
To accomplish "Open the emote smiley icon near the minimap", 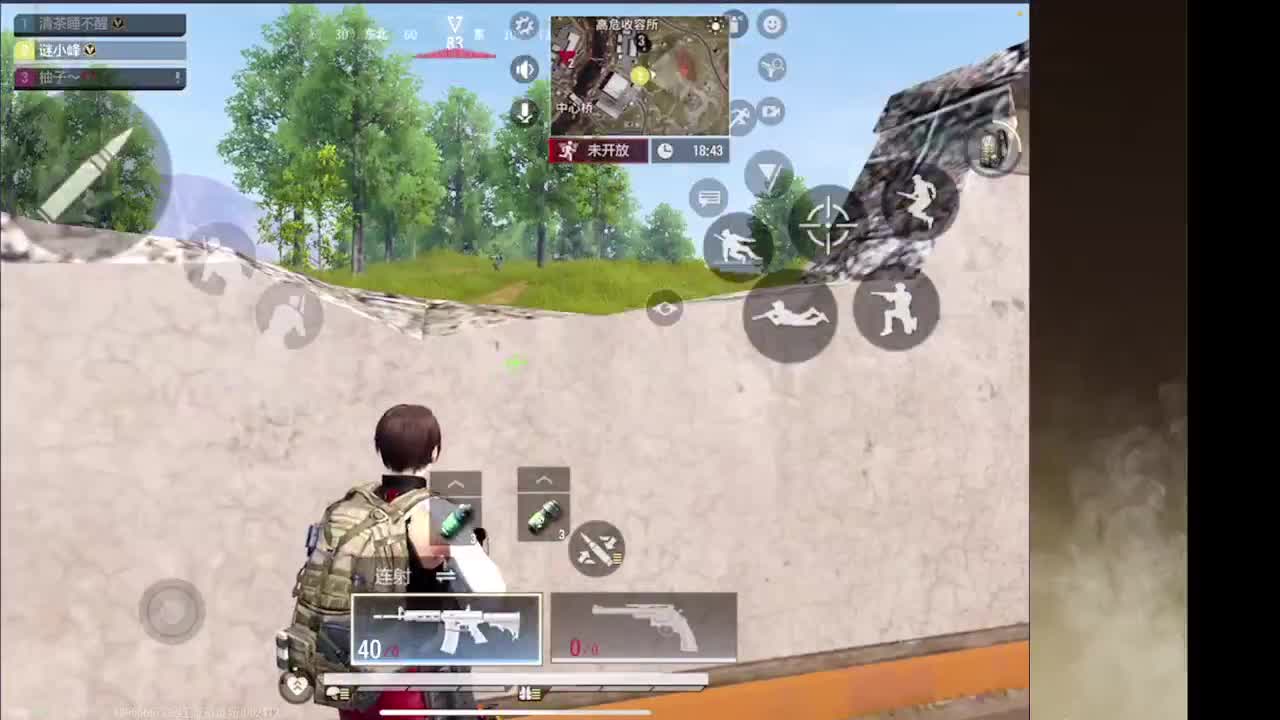I will coord(771,25).
